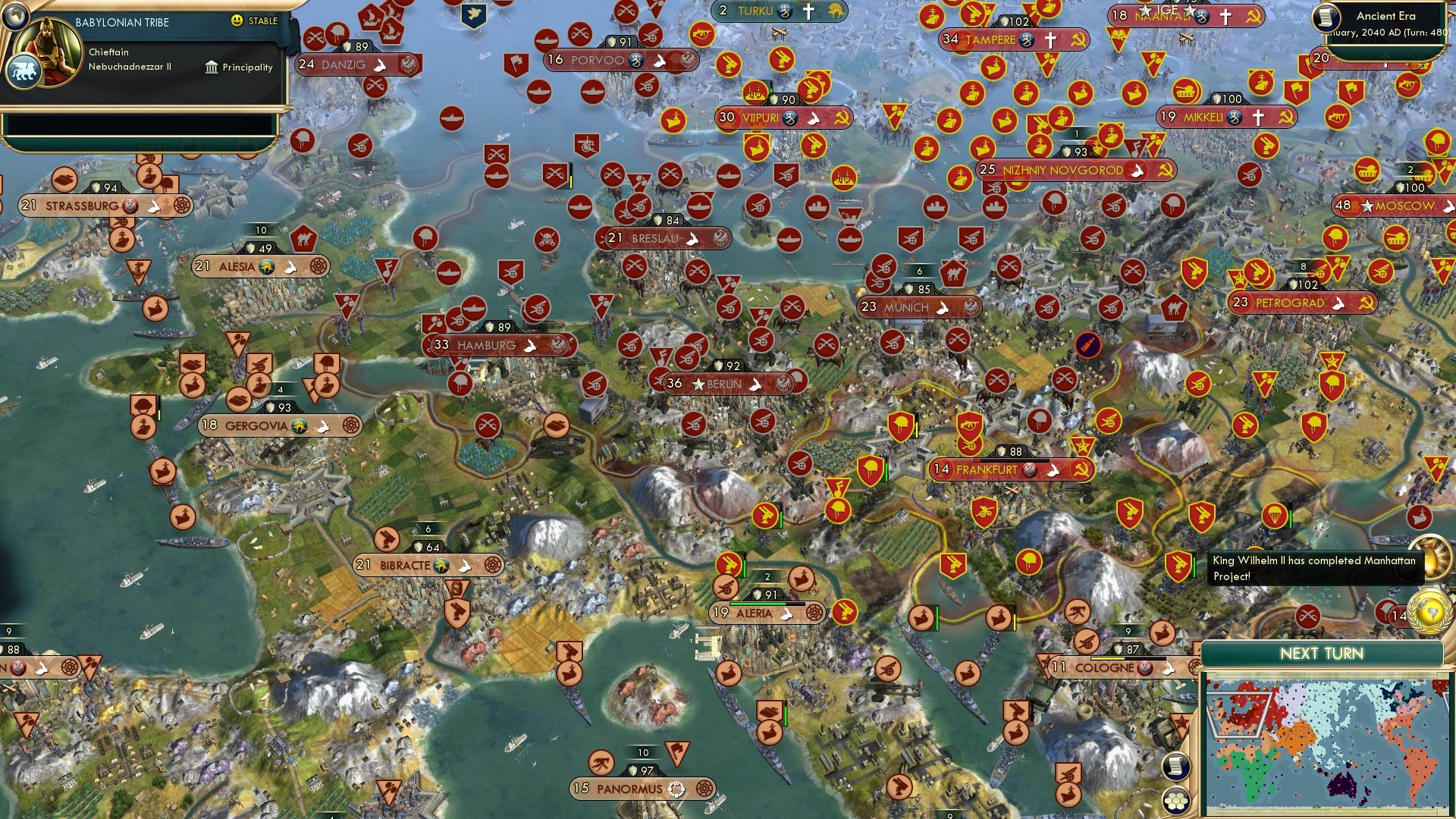
Task: Click the Stable happiness smiley indicator
Action: (237, 22)
